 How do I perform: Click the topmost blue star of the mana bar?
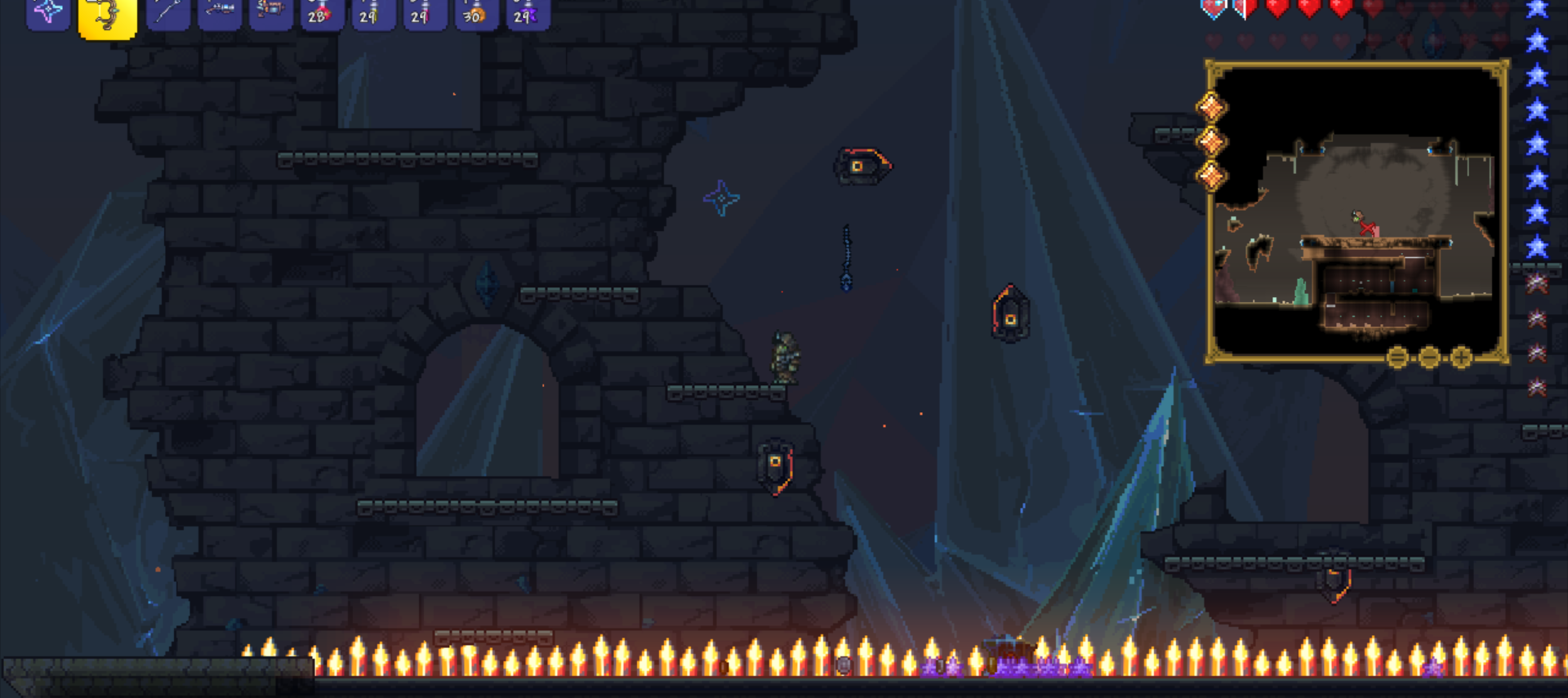(x=1536, y=10)
